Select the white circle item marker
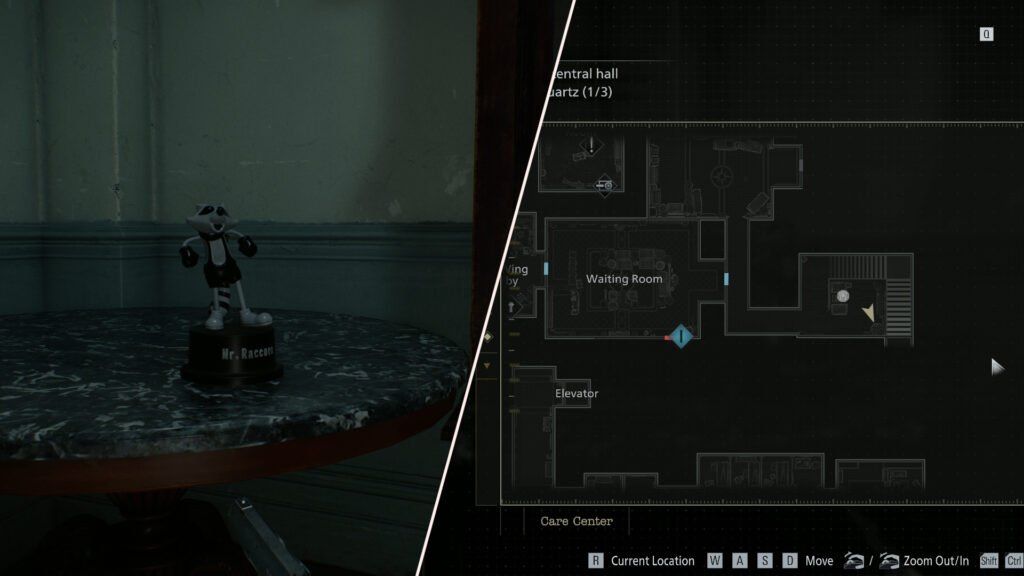 click(x=843, y=296)
